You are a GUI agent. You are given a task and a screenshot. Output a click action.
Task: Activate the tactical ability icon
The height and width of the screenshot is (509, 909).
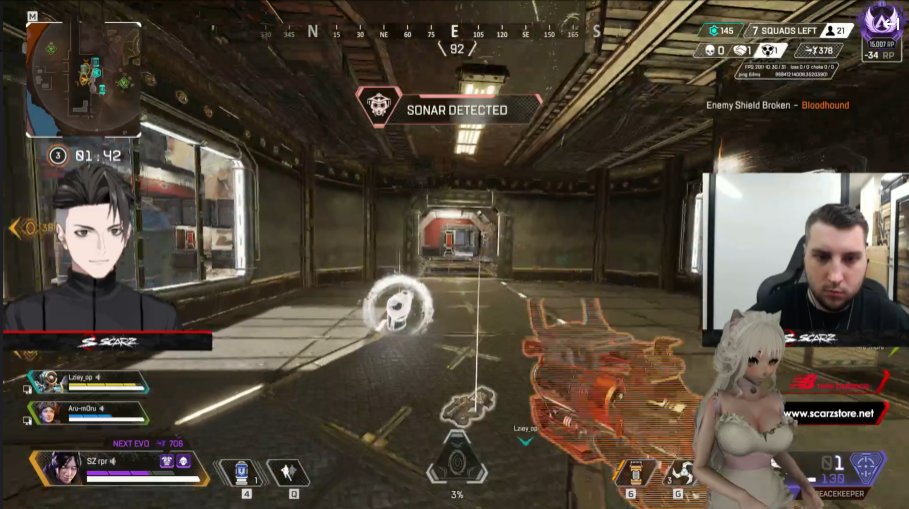point(287,472)
